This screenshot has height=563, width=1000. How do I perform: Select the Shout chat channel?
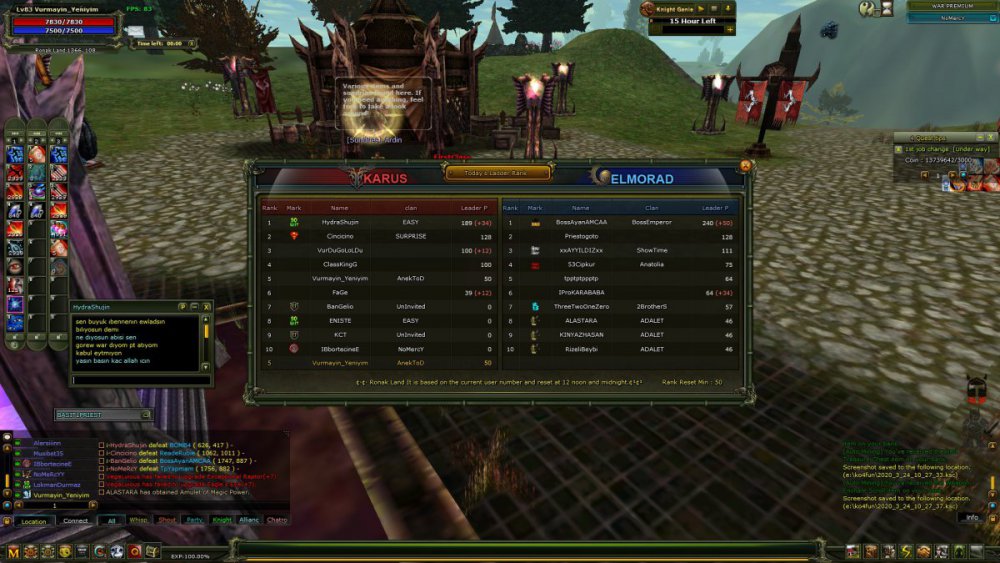(167, 521)
